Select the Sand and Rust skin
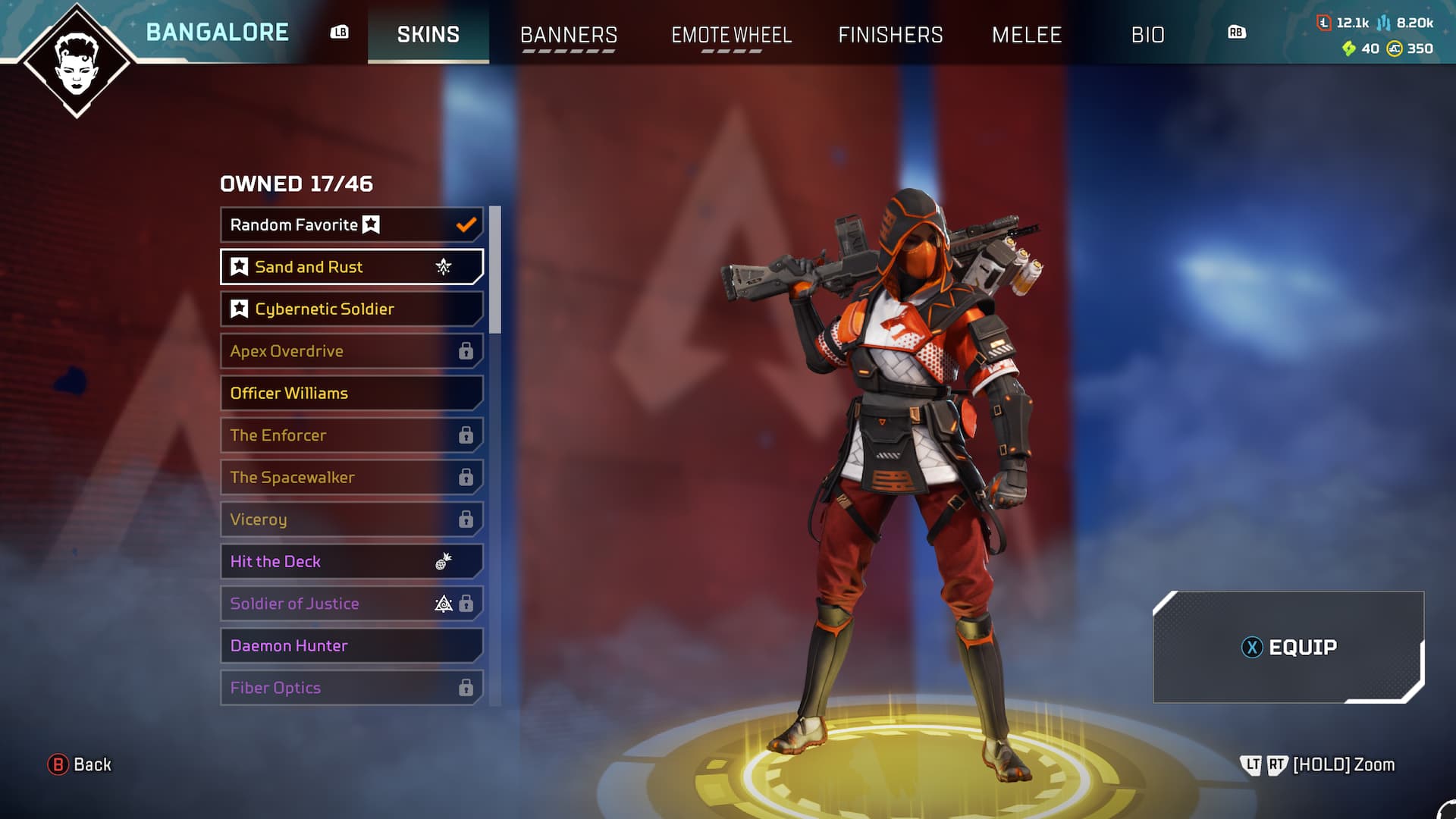The image size is (1456, 819). (351, 267)
